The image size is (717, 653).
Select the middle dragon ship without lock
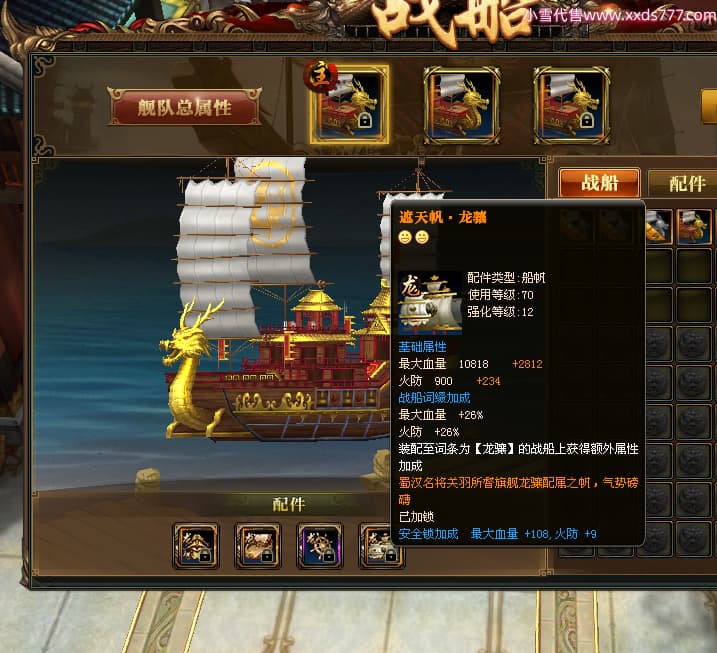pos(461,106)
